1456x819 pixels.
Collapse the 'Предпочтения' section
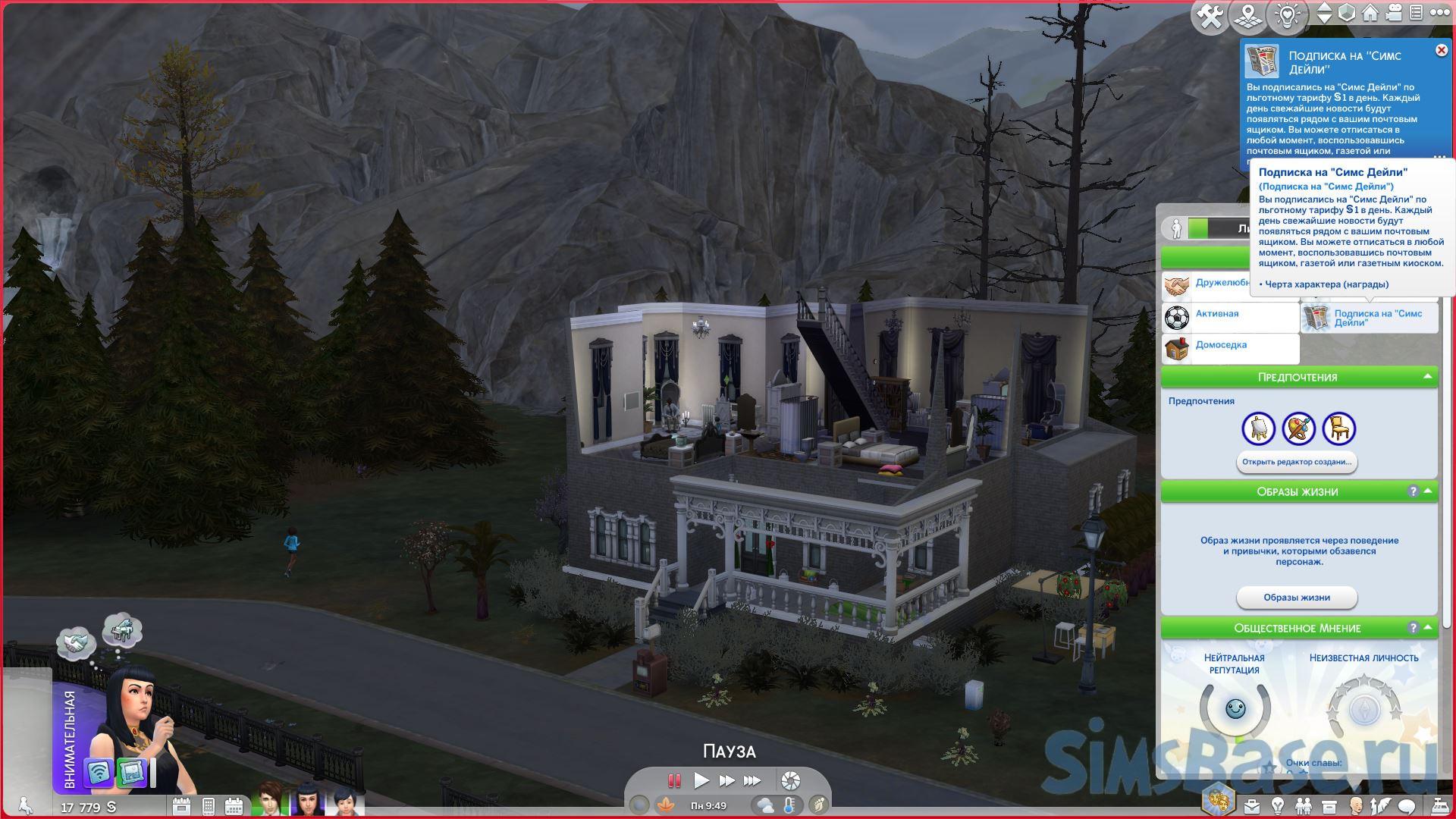(x=1428, y=376)
